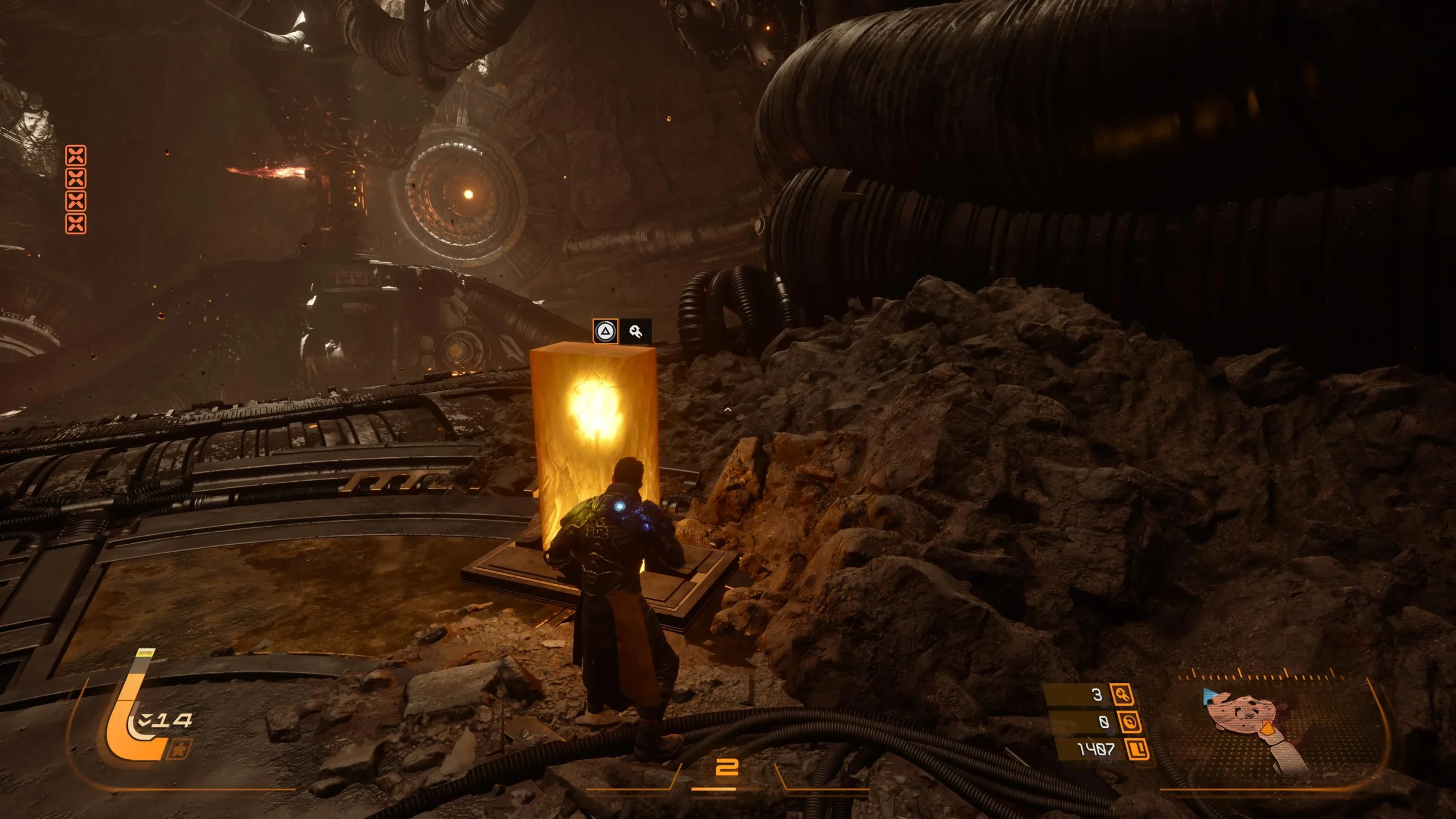Click the currency icon beside 1407
The width and height of the screenshot is (1456, 819).
(1137, 749)
